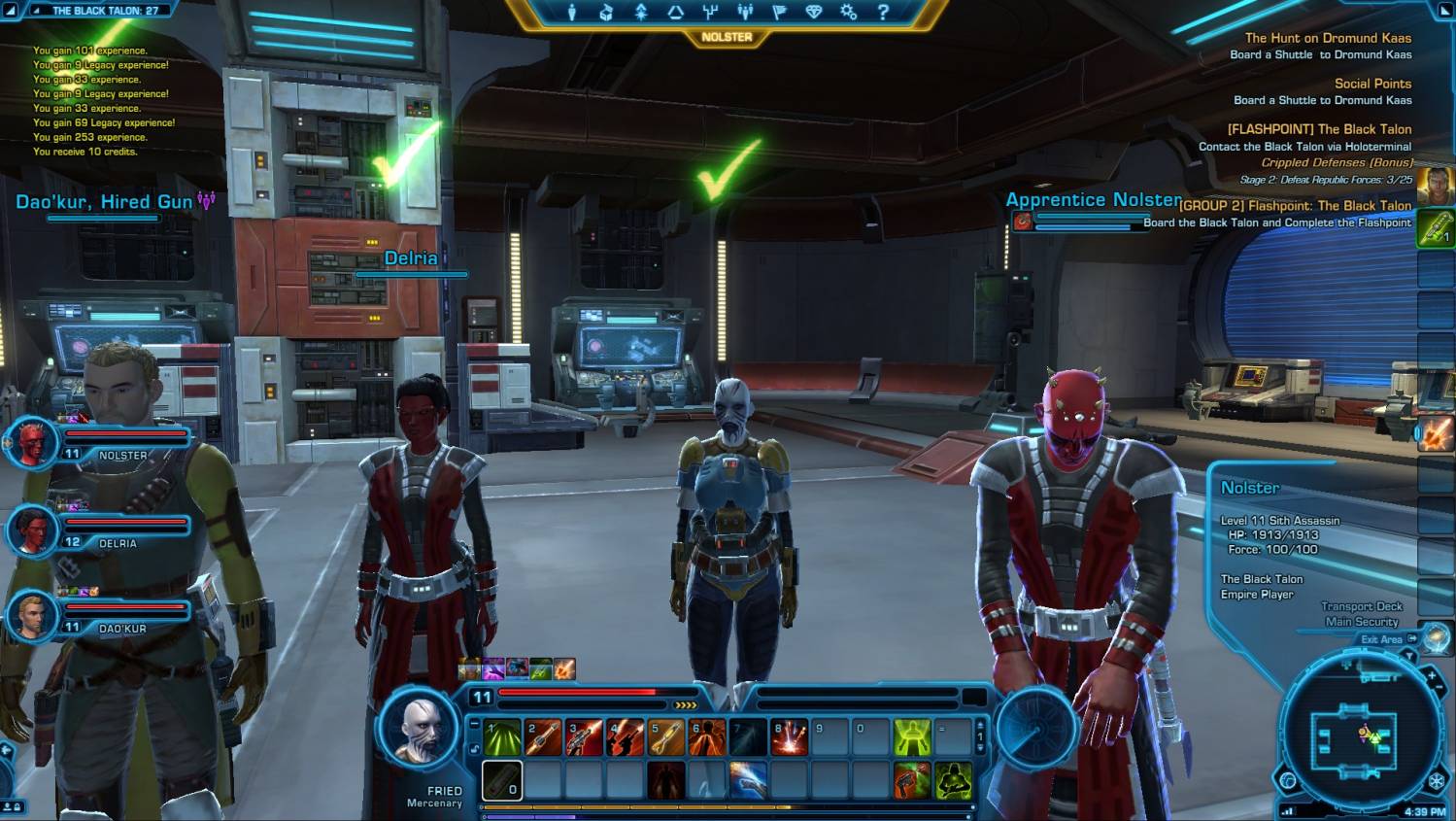This screenshot has width=1456, height=821.
Task: Open the diamond icon in the top menu
Action: point(814,12)
